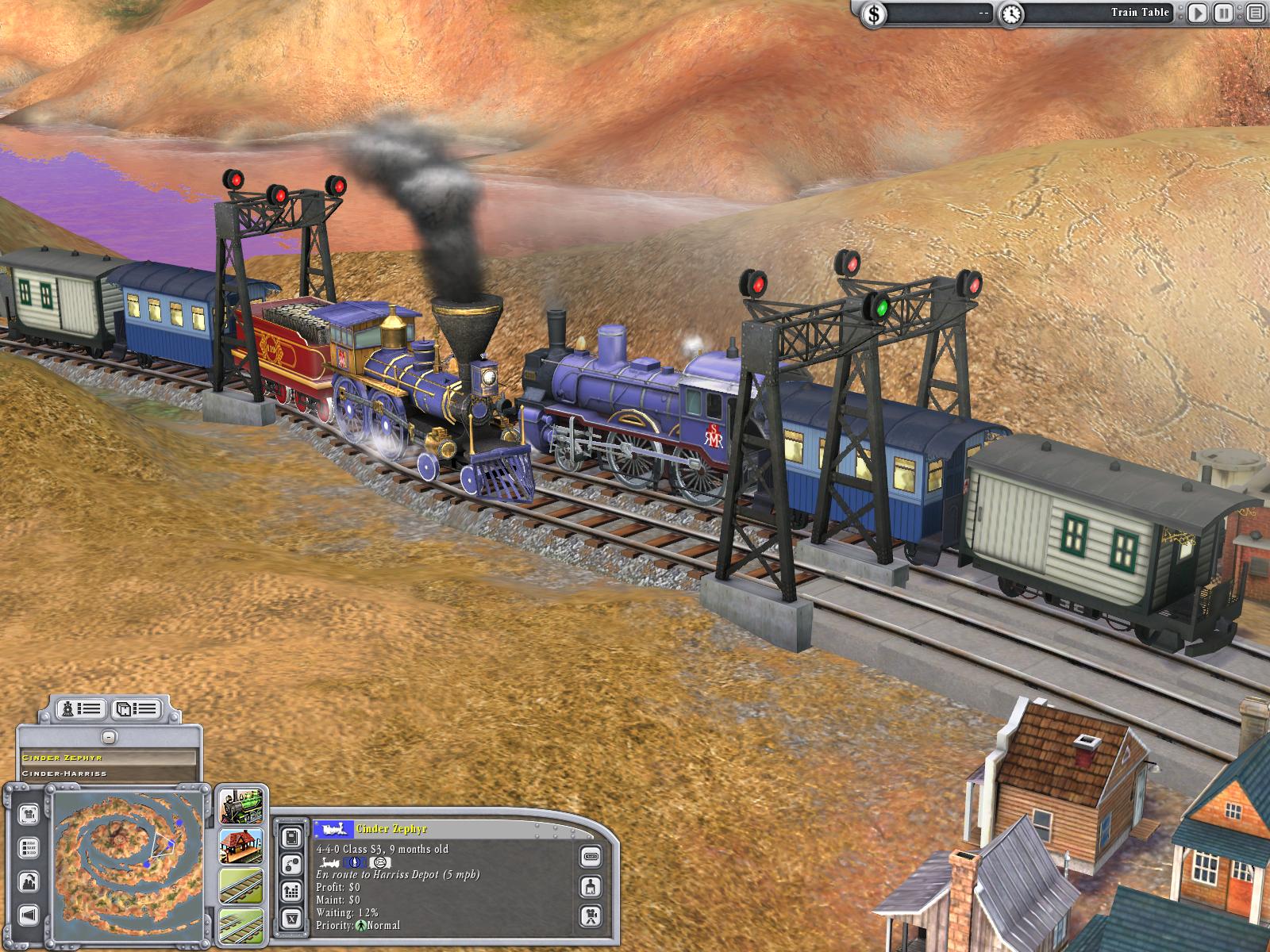Pause the game
Screen dimensions: 1270x952
[1225, 13]
